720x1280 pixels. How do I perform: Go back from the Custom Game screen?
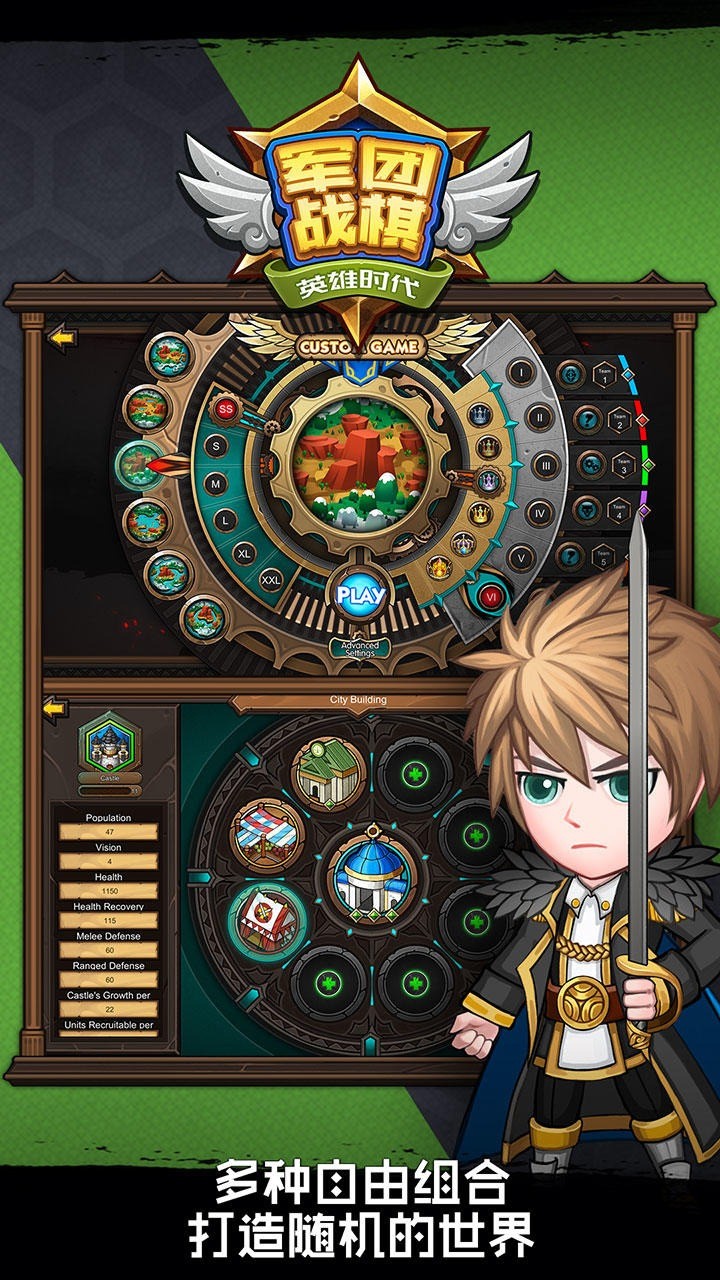(62, 338)
